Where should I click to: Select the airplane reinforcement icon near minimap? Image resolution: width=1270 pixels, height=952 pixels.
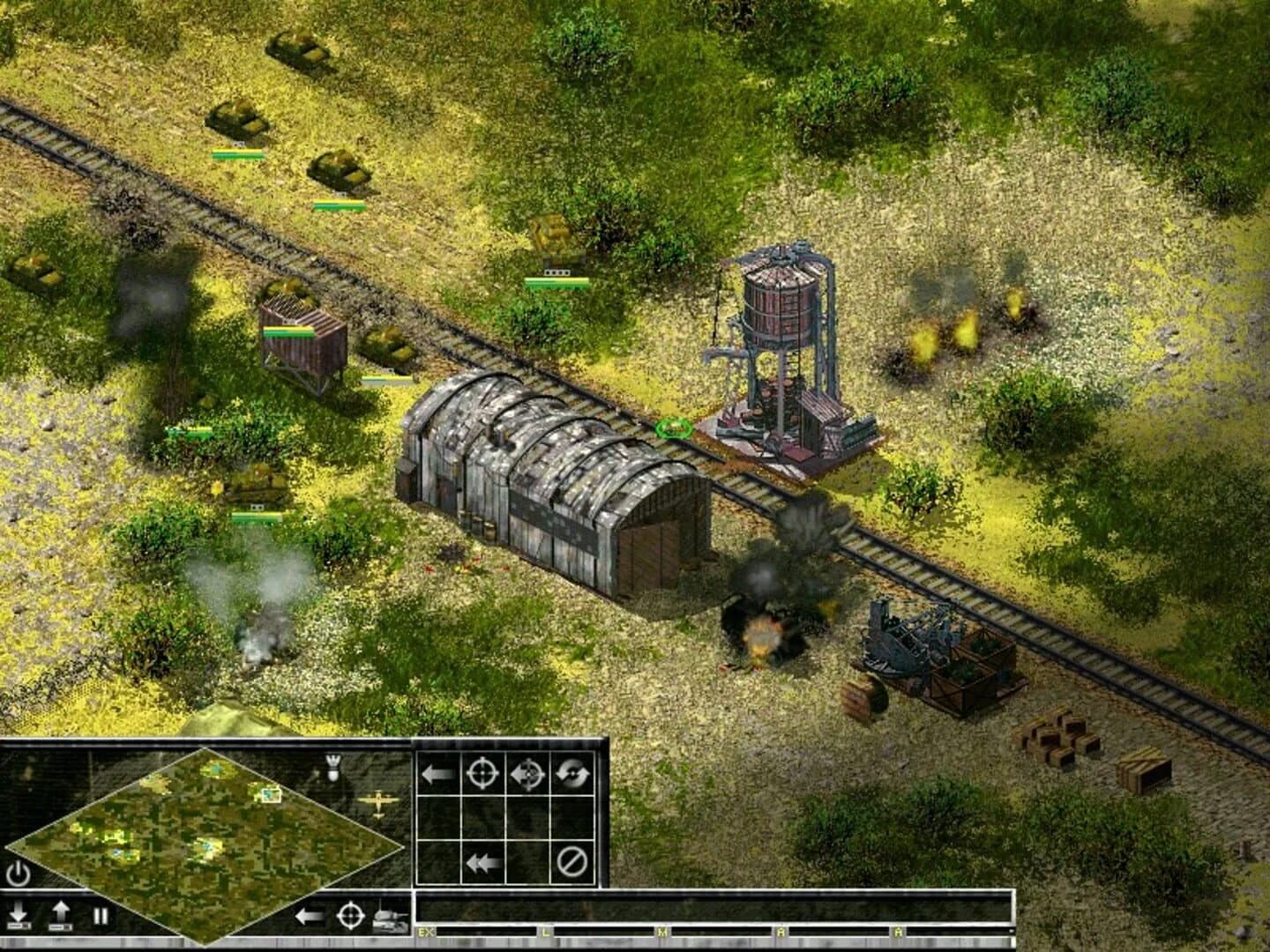click(x=377, y=804)
